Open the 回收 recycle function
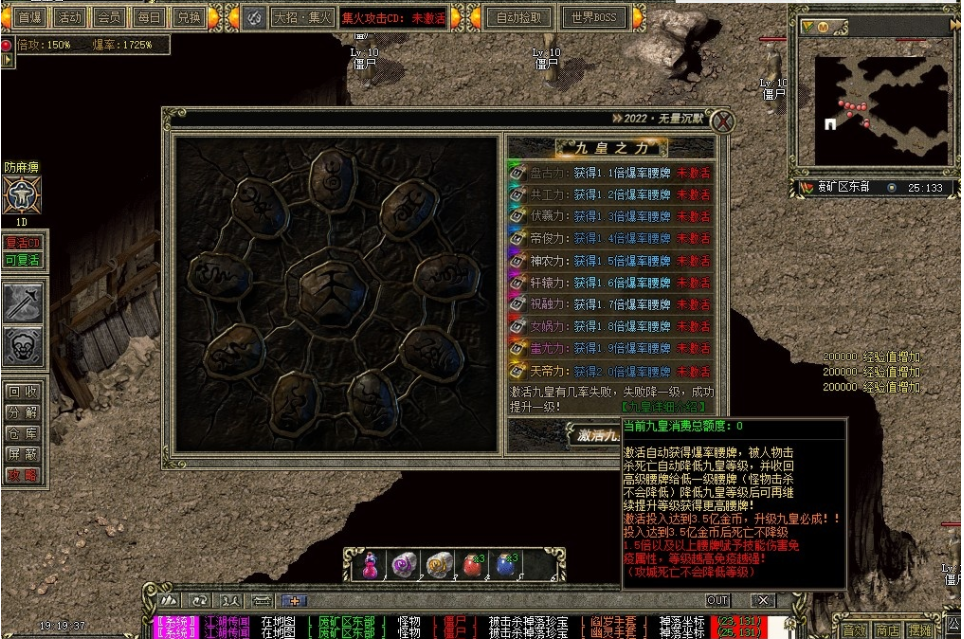 coord(20,391)
